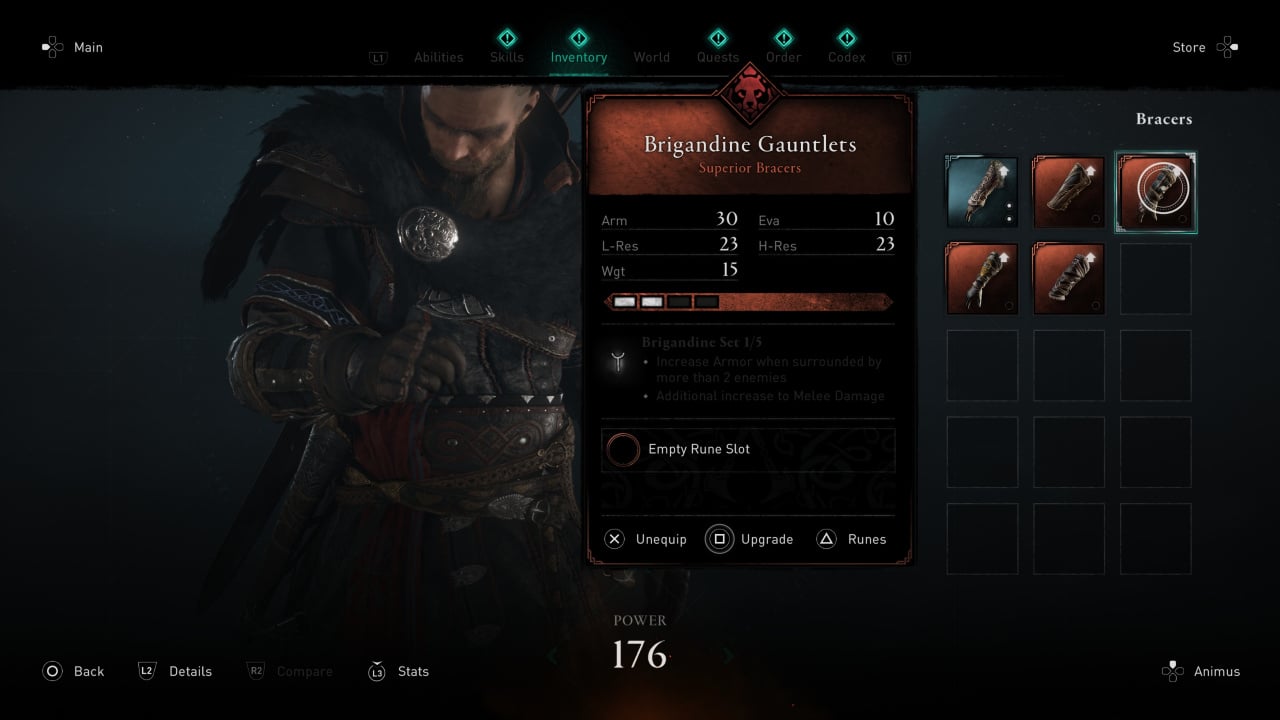
Task: Select the blue-background fur-trimmed bracer slot
Action: point(982,192)
